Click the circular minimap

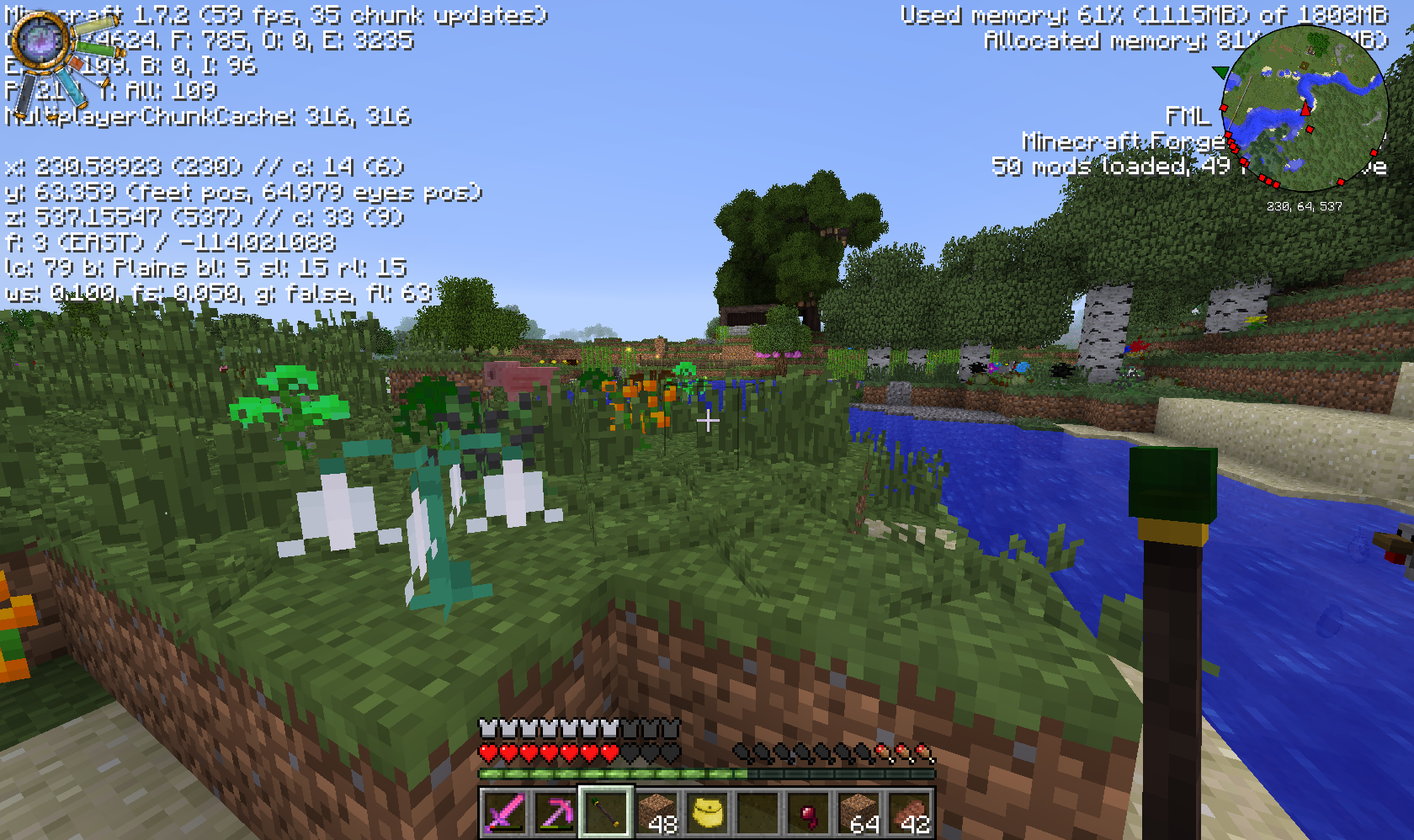(x=1304, y=108)
